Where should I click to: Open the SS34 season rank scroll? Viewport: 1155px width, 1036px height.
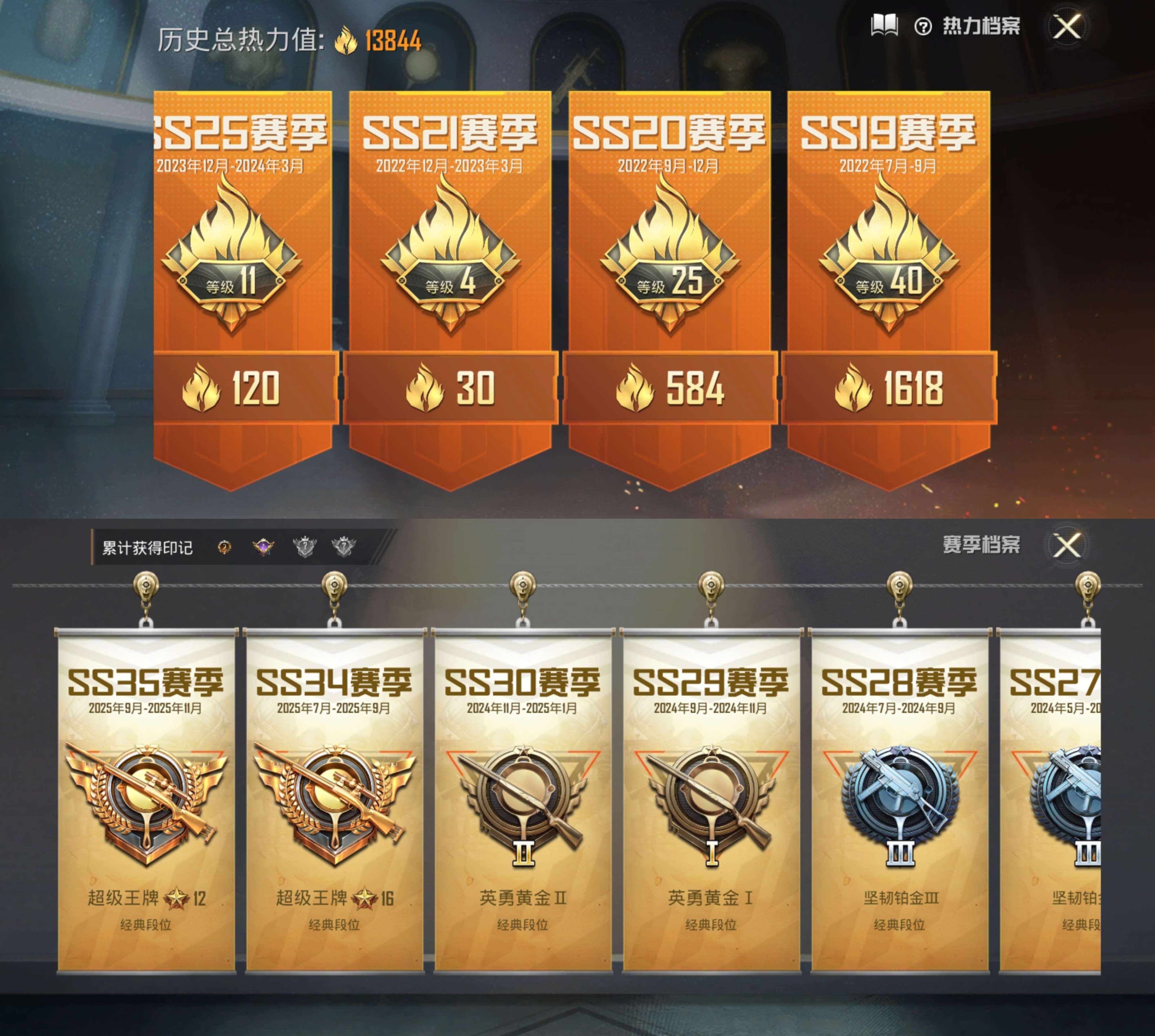(334, 797)
